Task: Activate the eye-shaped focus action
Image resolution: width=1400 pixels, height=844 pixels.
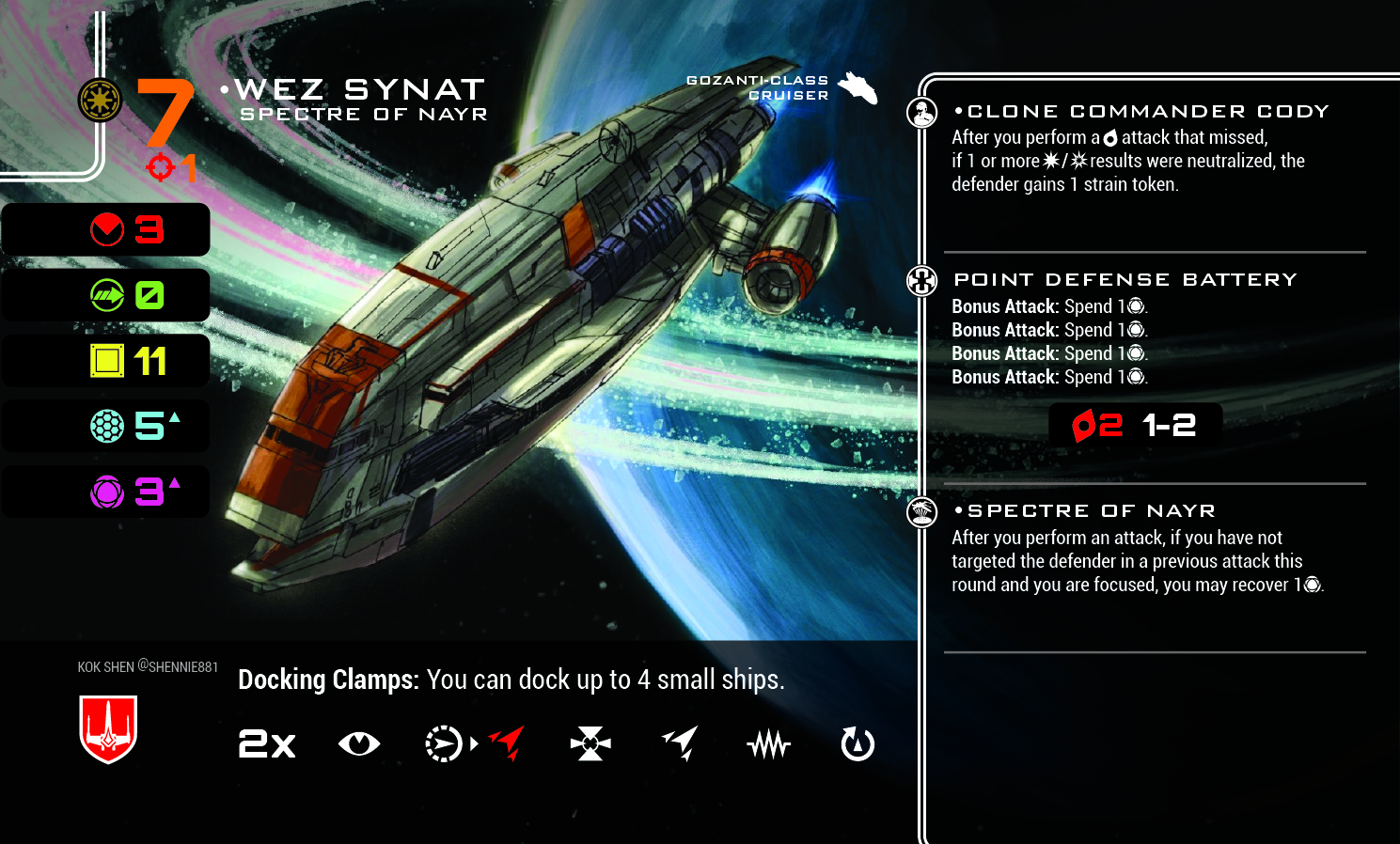Action: (359, 744)
